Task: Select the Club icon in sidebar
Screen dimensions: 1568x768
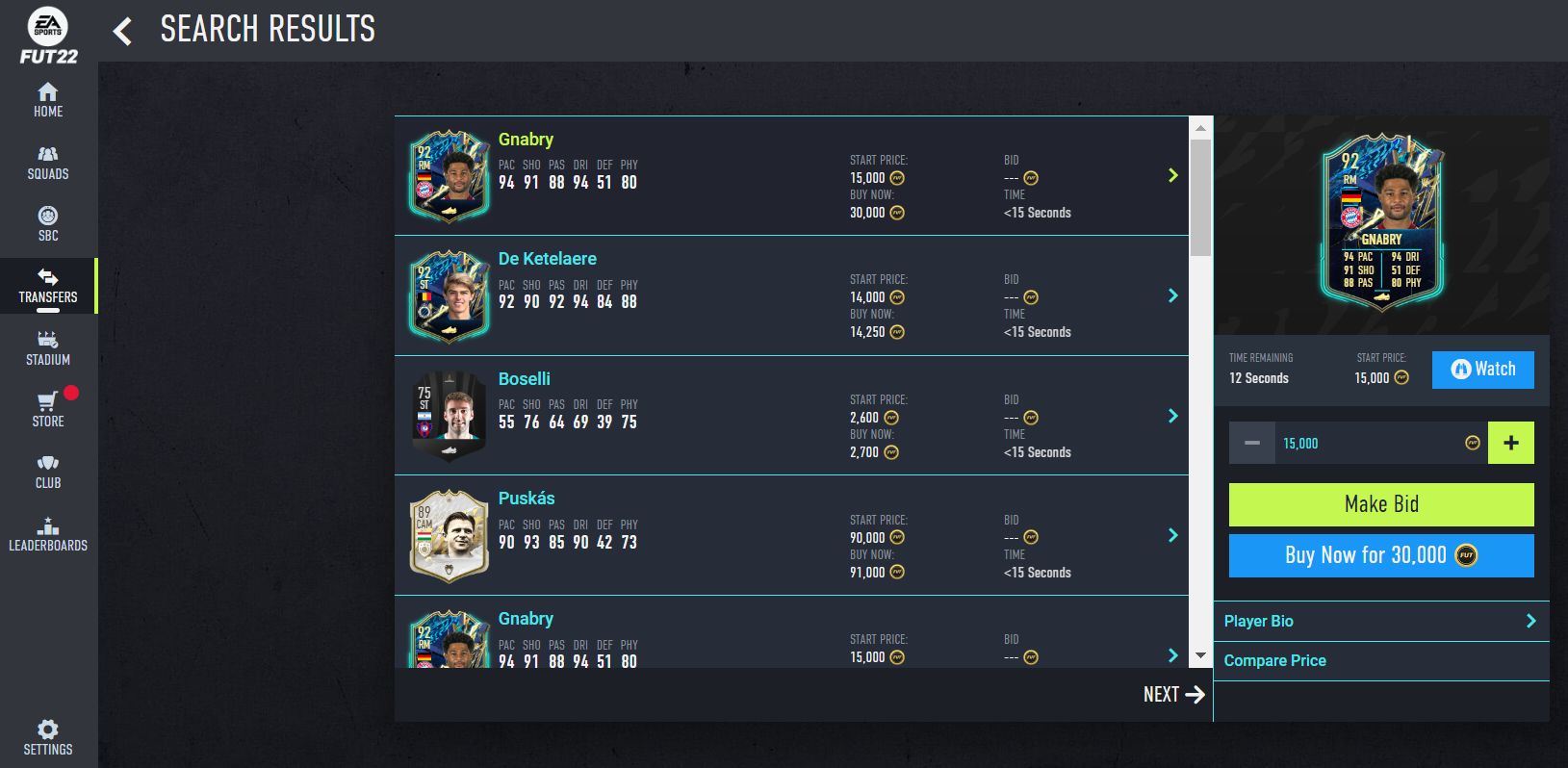Action: 47,471
